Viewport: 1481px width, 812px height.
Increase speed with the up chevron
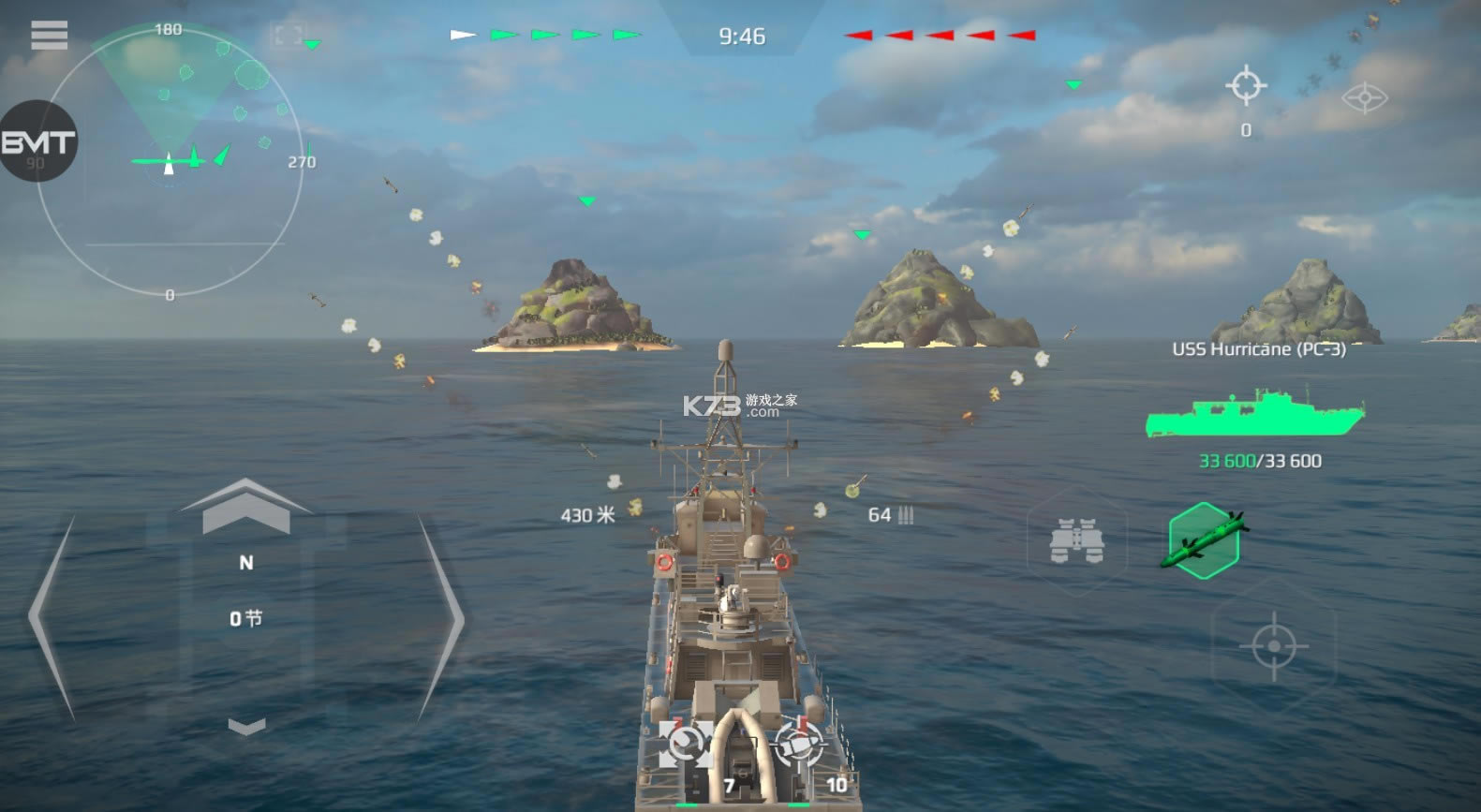point(245,506)
